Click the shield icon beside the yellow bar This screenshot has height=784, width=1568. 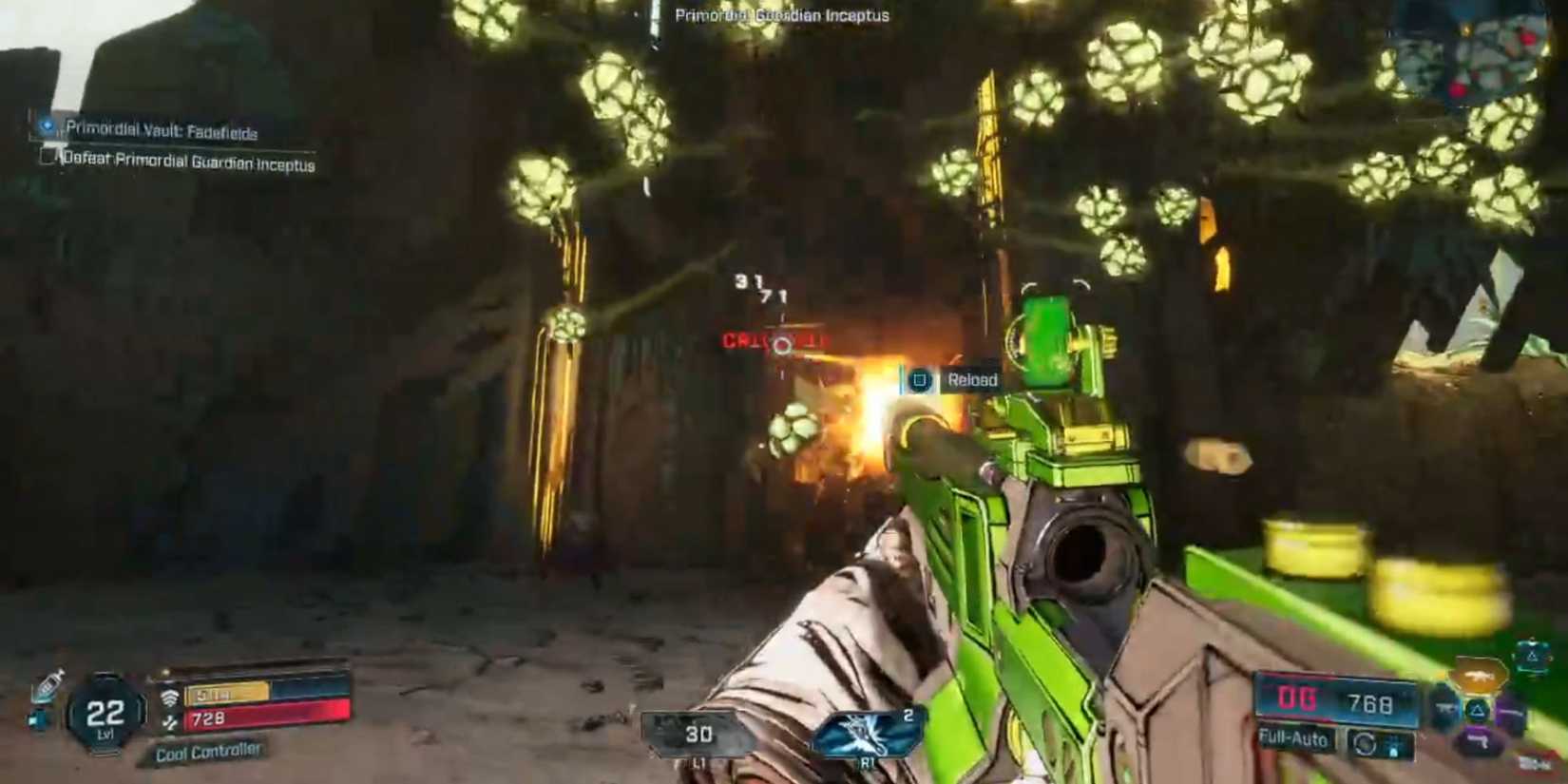pos(170,695)
